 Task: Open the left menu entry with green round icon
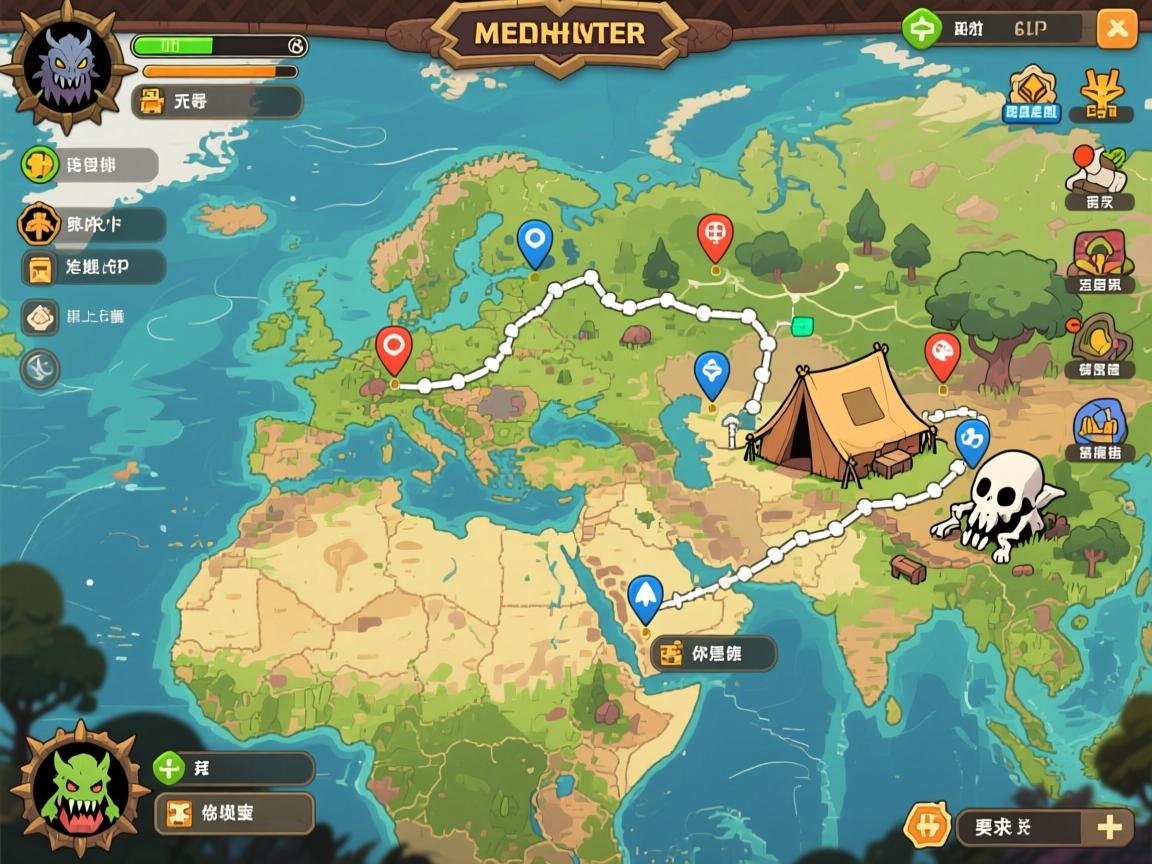pos(41,165)
